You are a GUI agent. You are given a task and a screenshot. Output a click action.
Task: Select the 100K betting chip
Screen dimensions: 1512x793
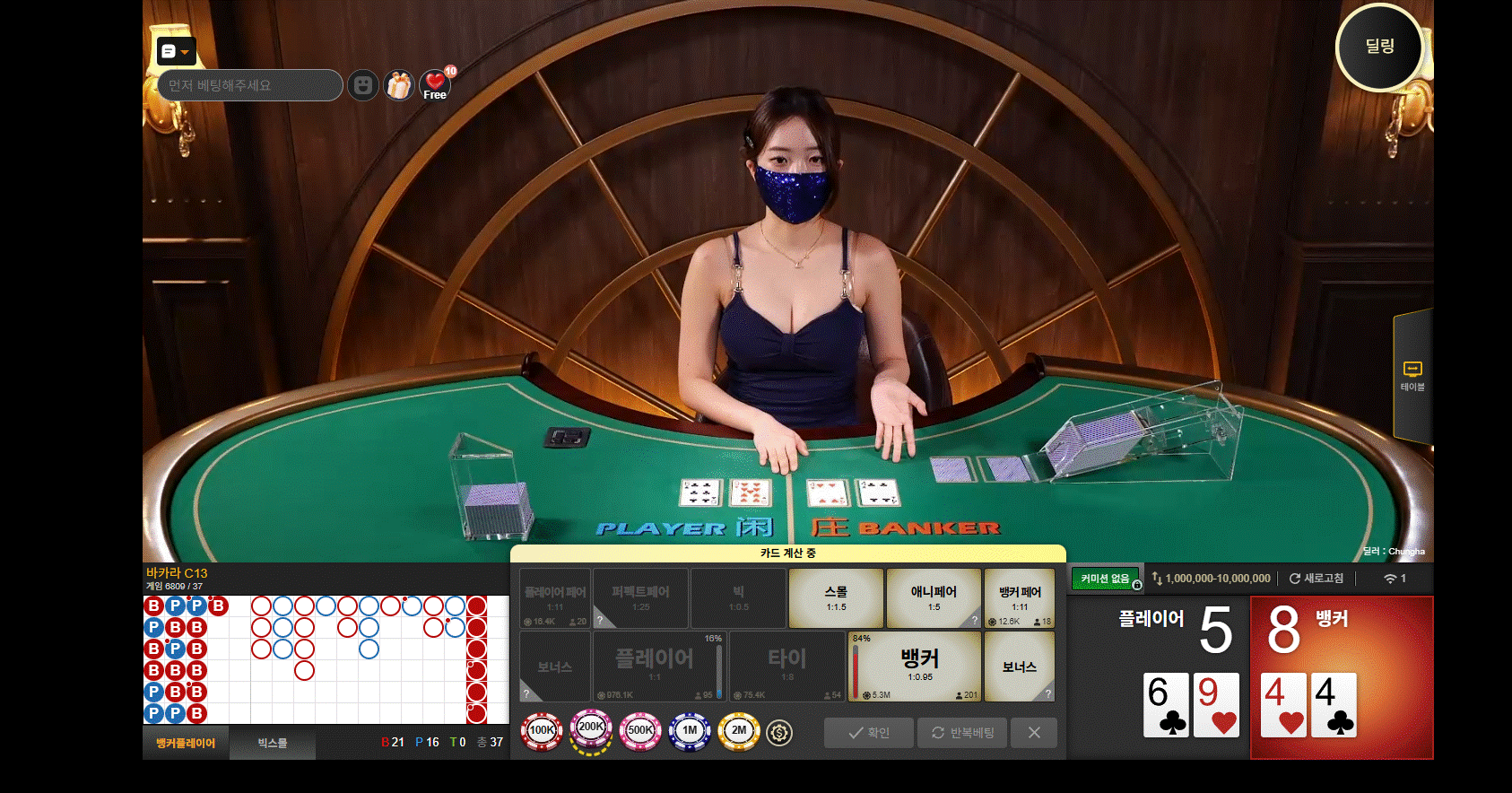click(542, 731)
